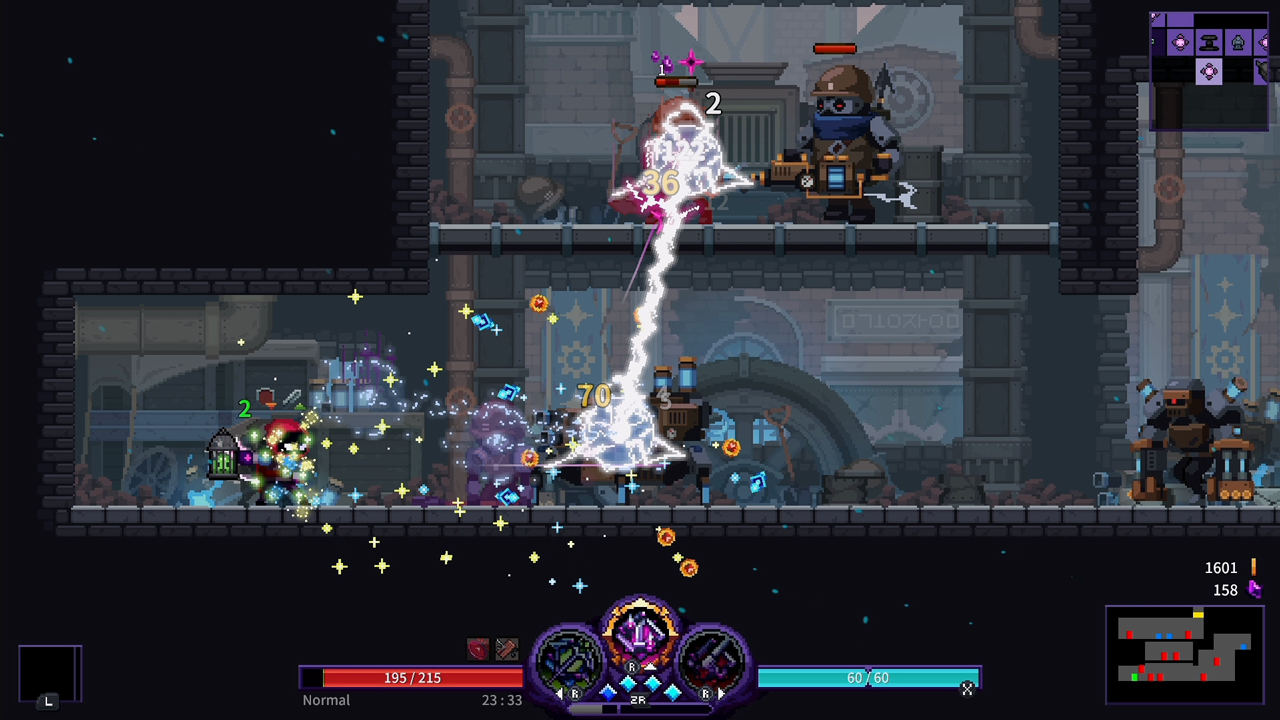Click a blue diamond charge pip below the skill wheel
The width and height of the screenshot is (1280, 720).
click(630, 684)
